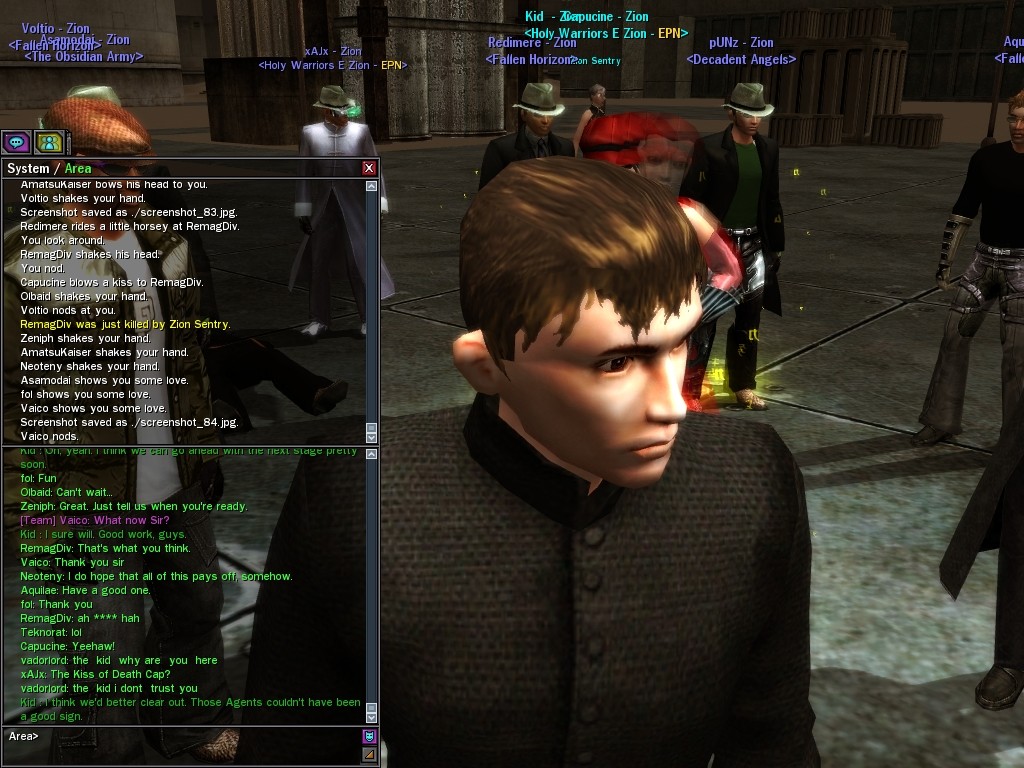The image size is (1024, 768).
Task: Click the chat window resize corner
Action: (x=369, y=754)
